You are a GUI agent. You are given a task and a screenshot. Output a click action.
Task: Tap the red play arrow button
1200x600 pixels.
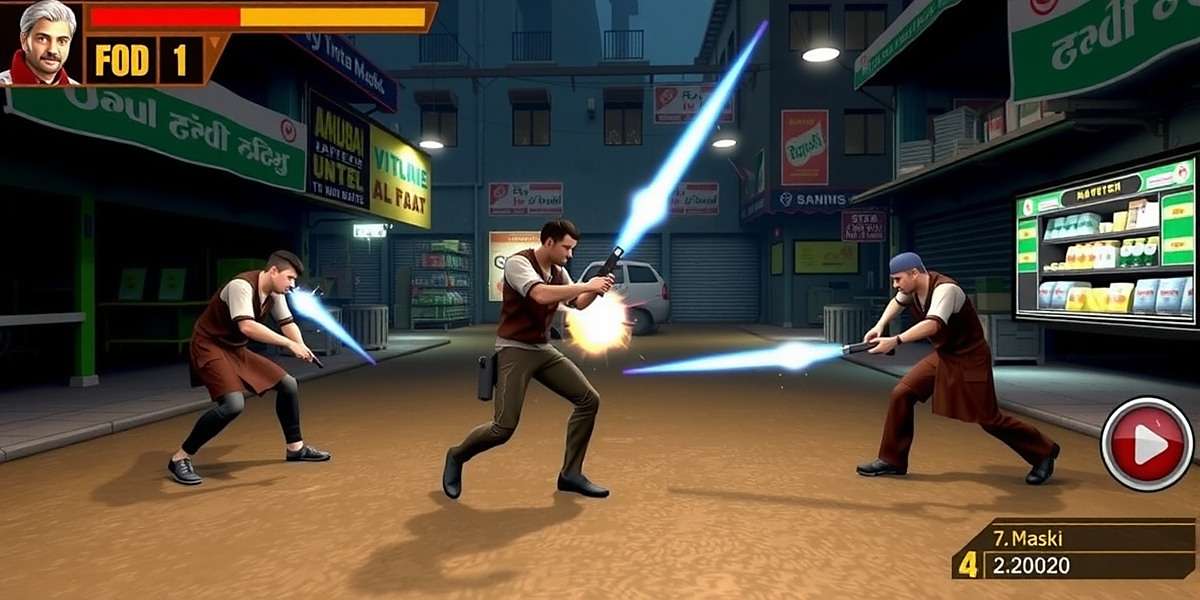(x=1147, y=444)
